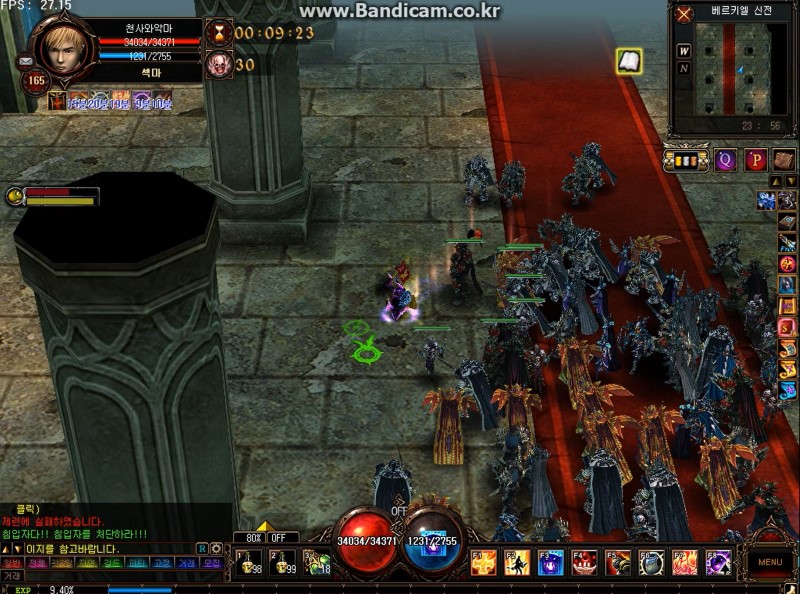Activate the F3 blue skill
800x594 pixels.
551,564
